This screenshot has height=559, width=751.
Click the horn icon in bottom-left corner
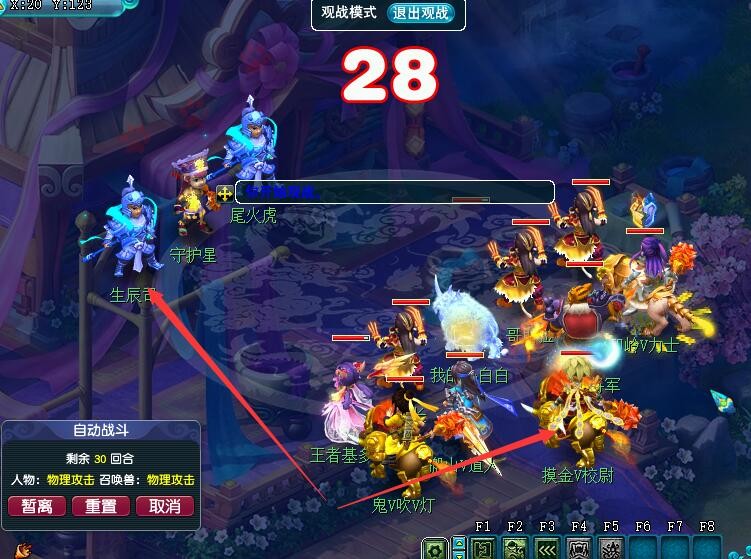(22, 551)
